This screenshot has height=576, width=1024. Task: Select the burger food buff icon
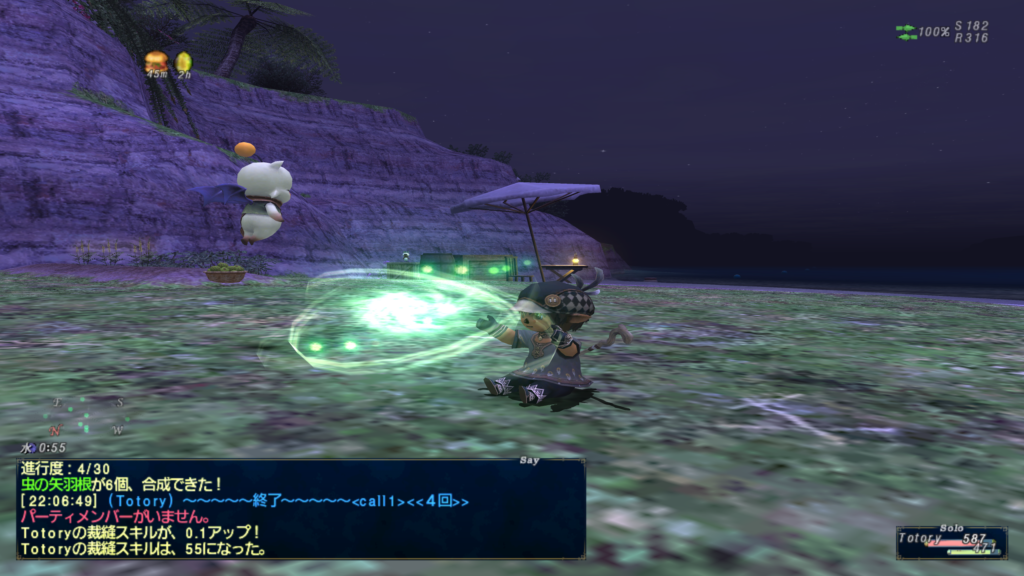[x=156, y=61]
